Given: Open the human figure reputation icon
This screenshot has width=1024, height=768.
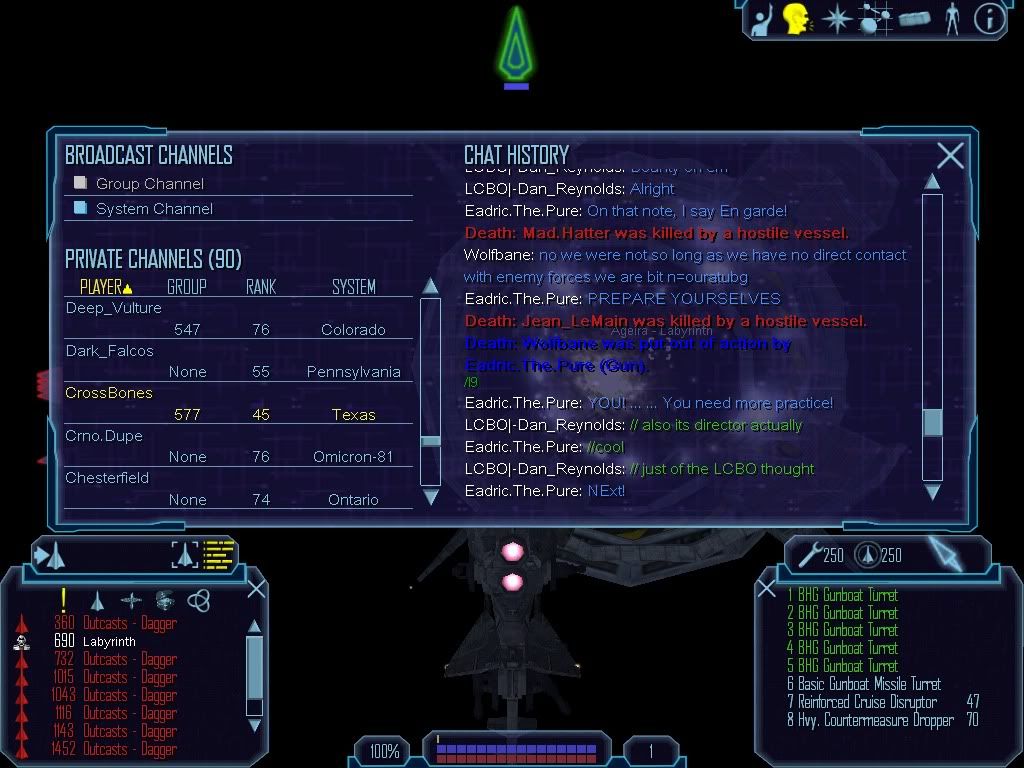Looking at the screenshot, I should [x=952, y=19].
